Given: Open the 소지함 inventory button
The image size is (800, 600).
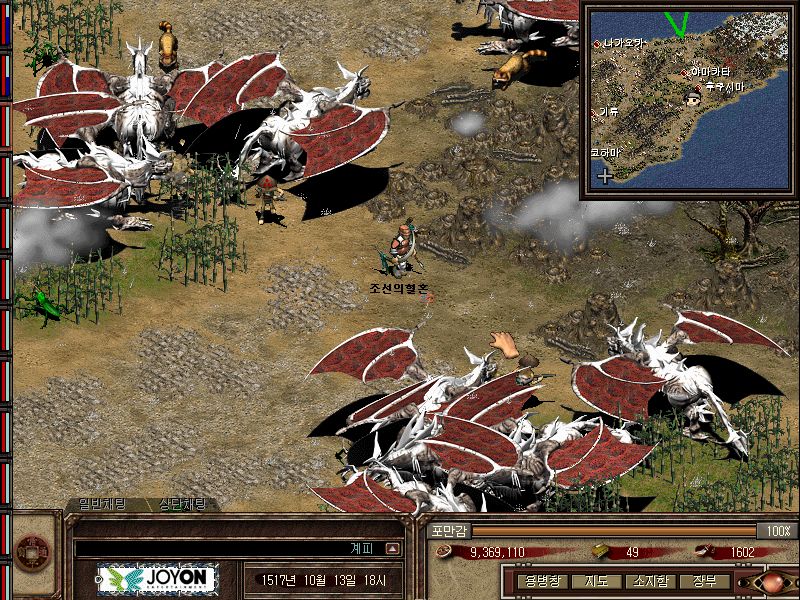Looking at the screenshot, I should point(648,581).
